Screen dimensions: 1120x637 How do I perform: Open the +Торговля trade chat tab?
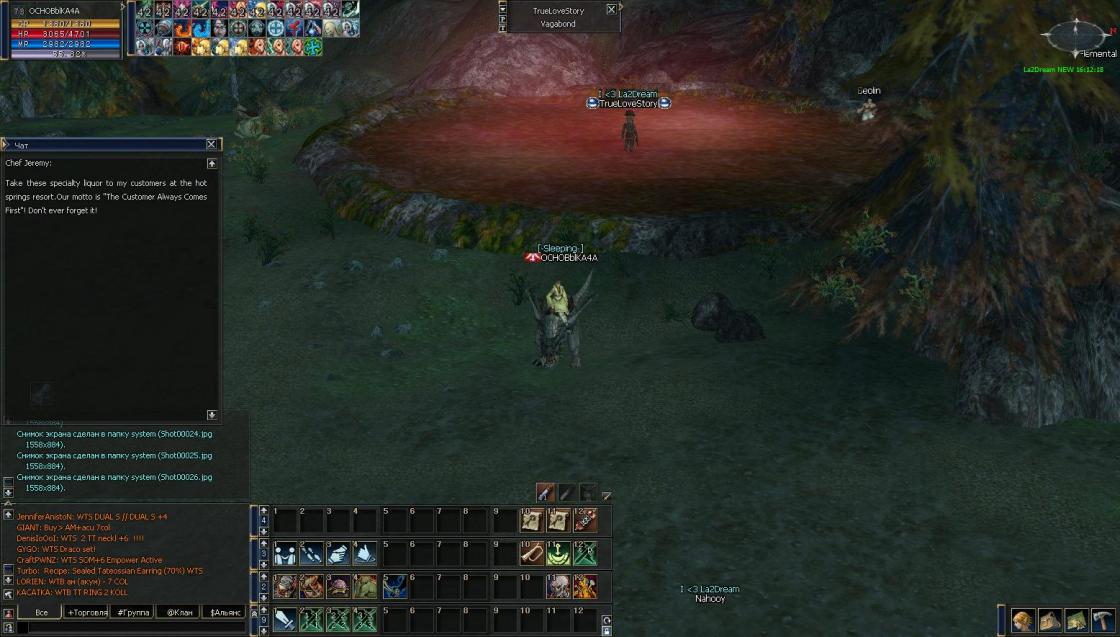86,612
